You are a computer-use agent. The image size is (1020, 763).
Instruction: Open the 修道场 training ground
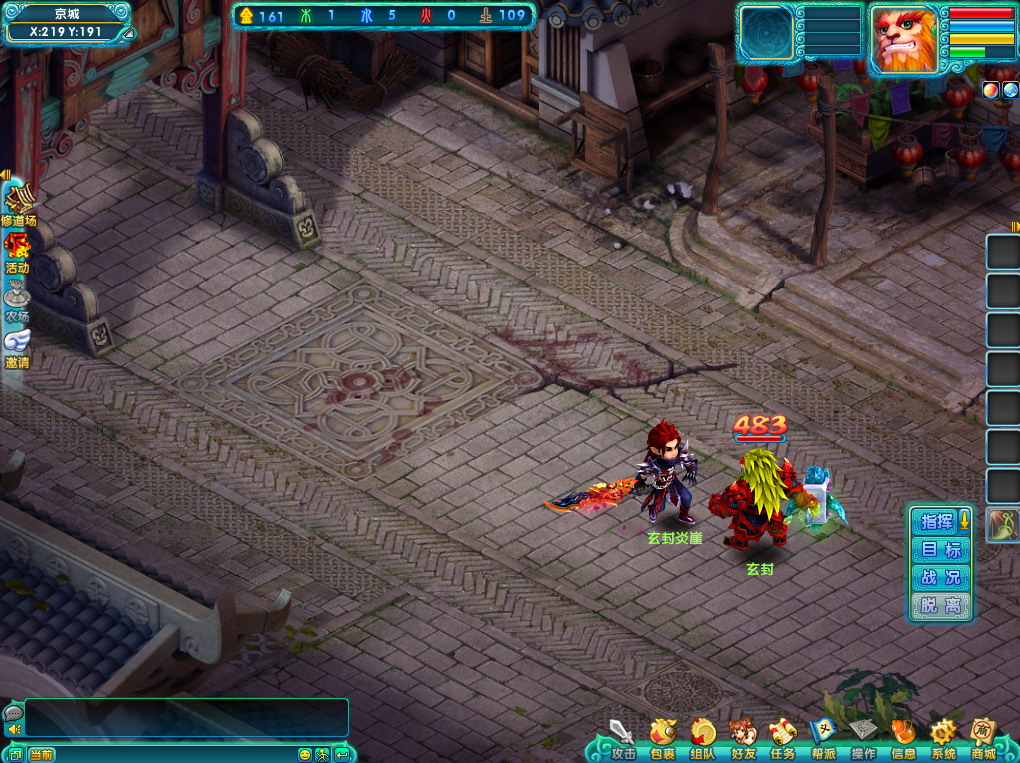(x=18, y=206)
